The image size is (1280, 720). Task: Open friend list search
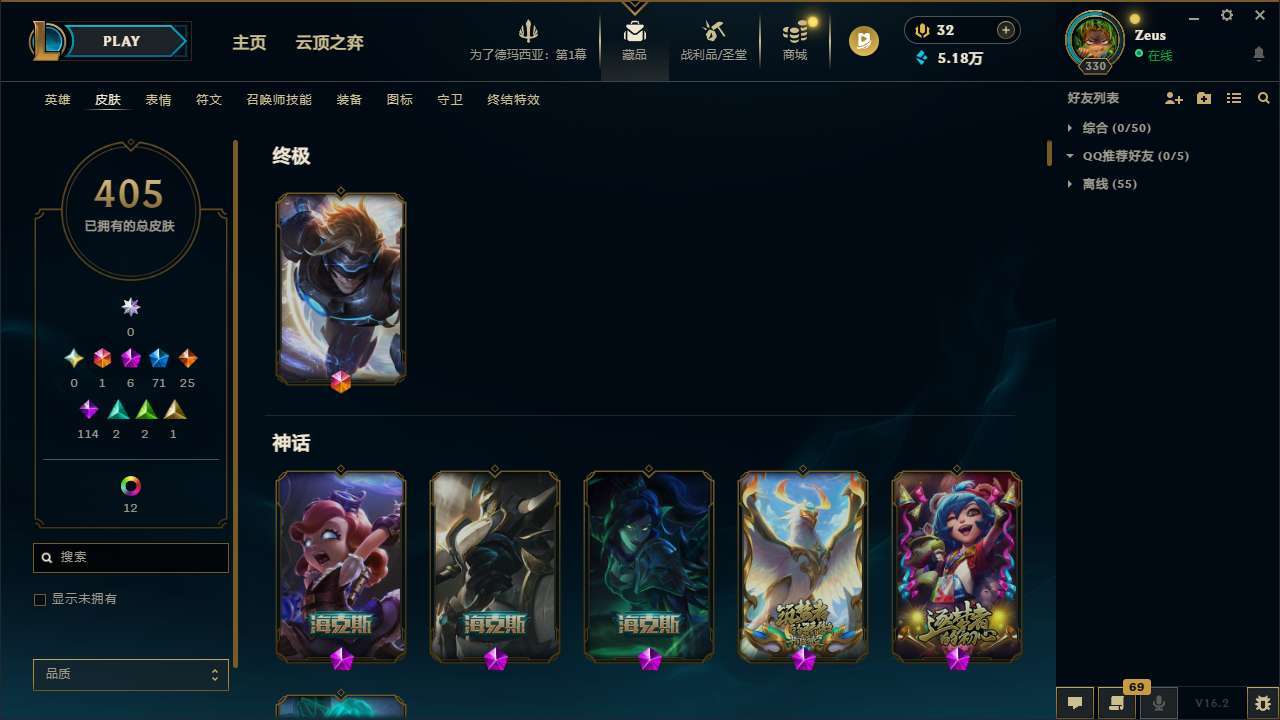[1264, 98]
